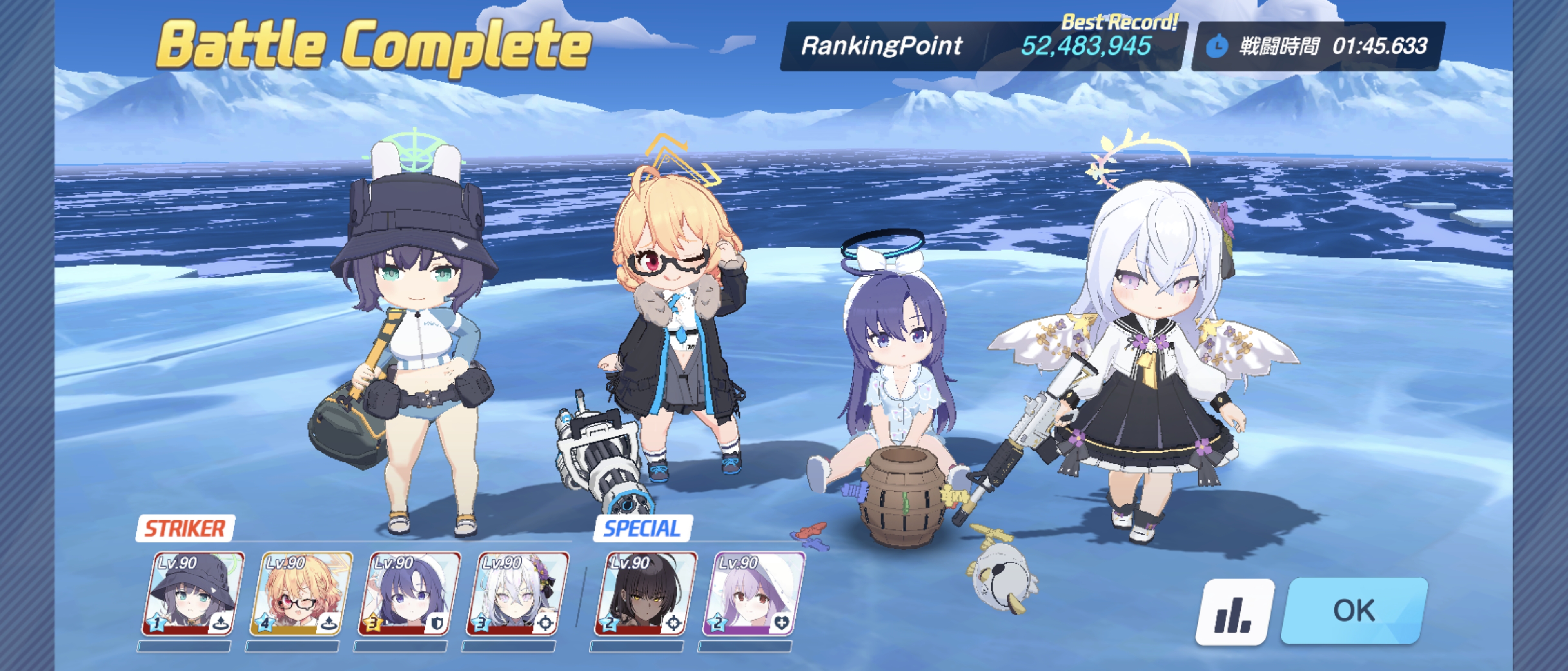Open the battle statistics bar-chart button

(1234, 611)
